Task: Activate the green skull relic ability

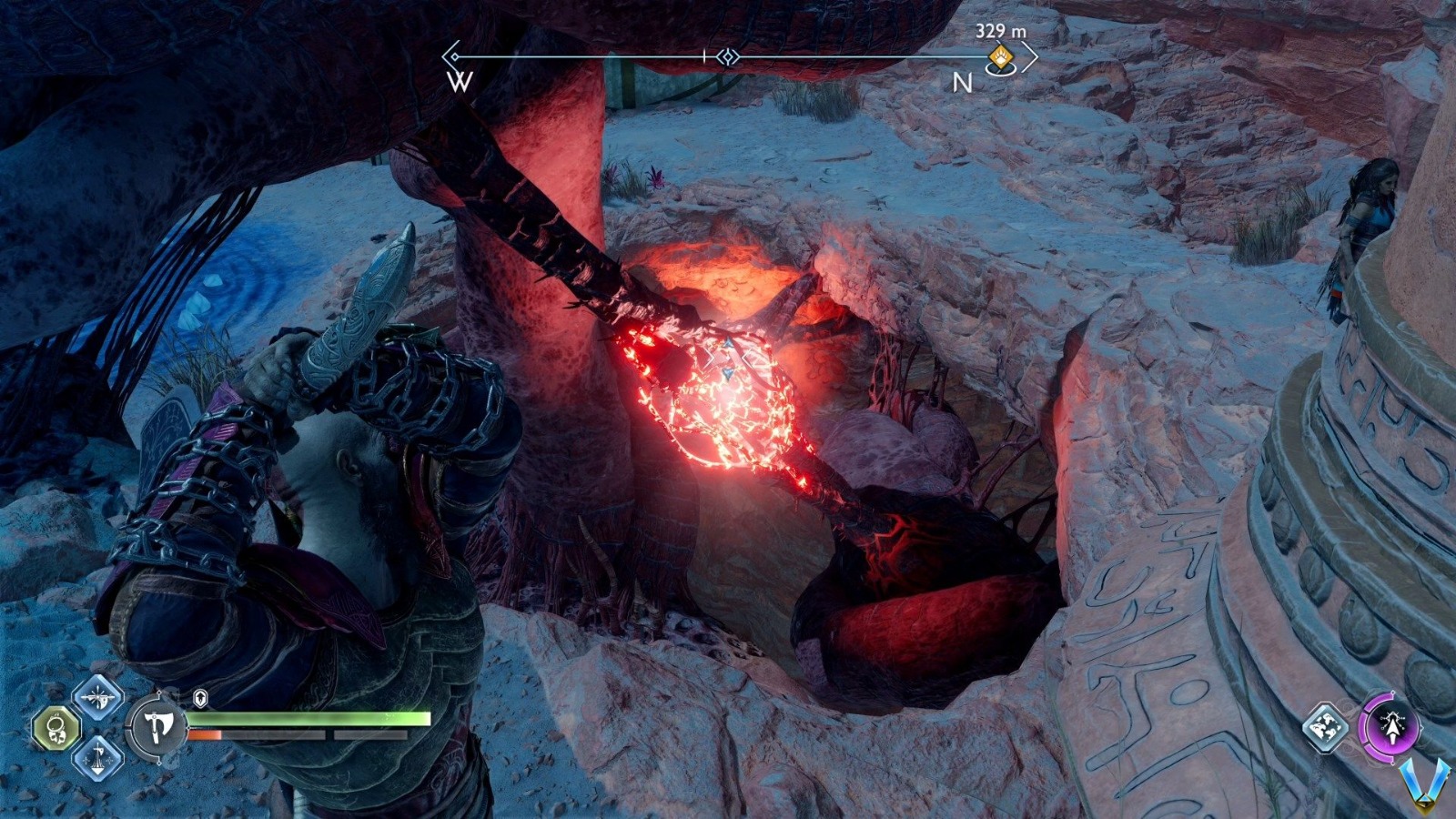Action: [x=56, y=729]
